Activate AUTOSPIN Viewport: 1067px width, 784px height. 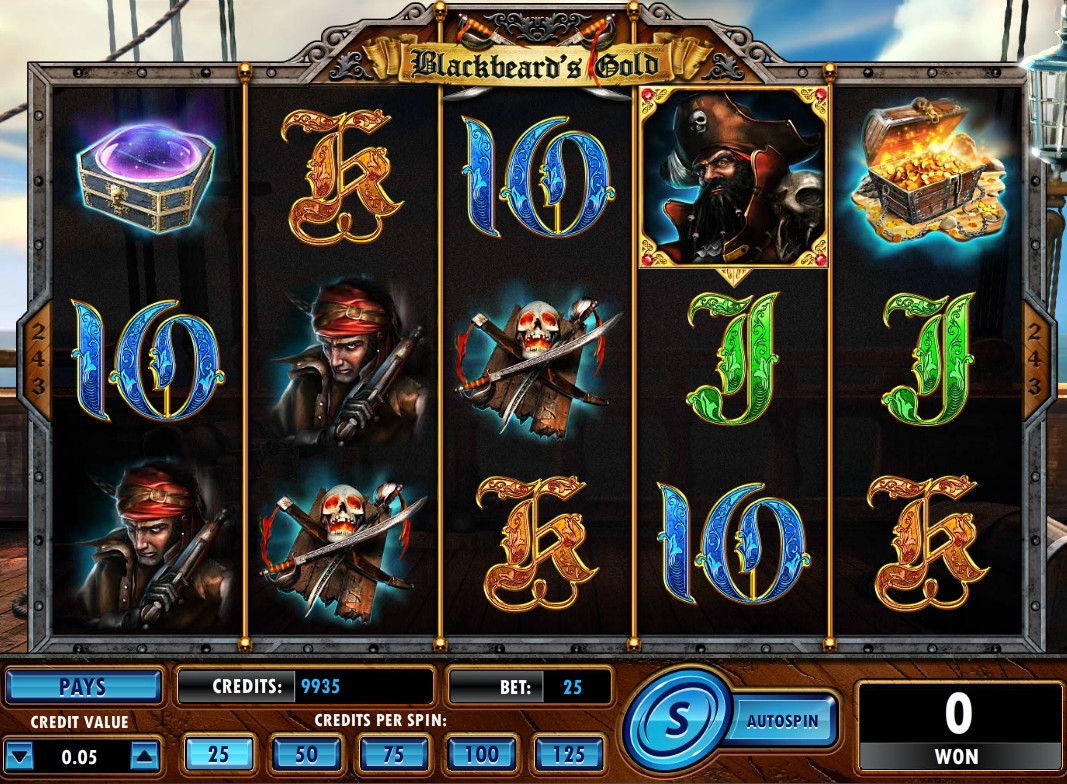(783, 719)
